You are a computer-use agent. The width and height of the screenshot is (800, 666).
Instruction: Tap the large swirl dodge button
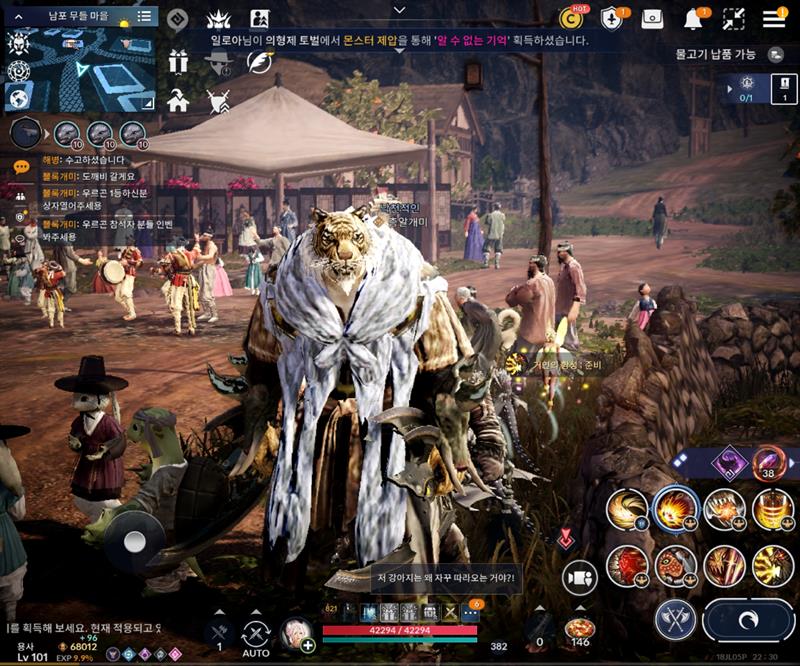coord(748,620)
